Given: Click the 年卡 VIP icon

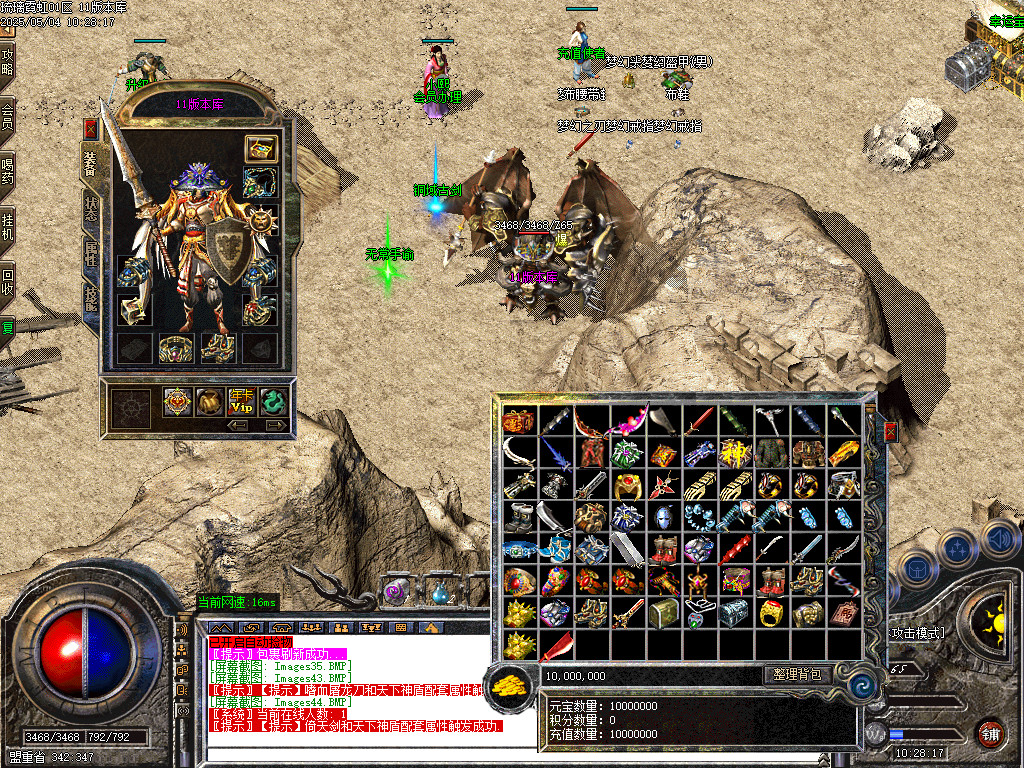Looking at the screenshot, I should (x=241, y=402).
